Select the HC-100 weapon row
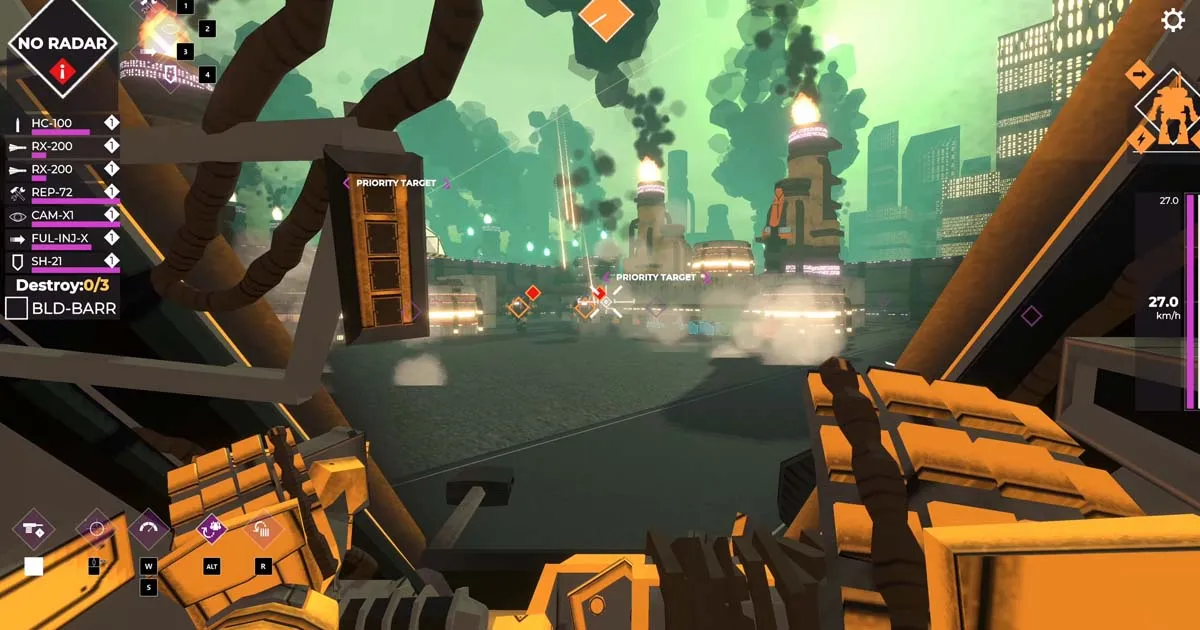1200x630 pixels. pyautogui.click(x=60, y=124)
